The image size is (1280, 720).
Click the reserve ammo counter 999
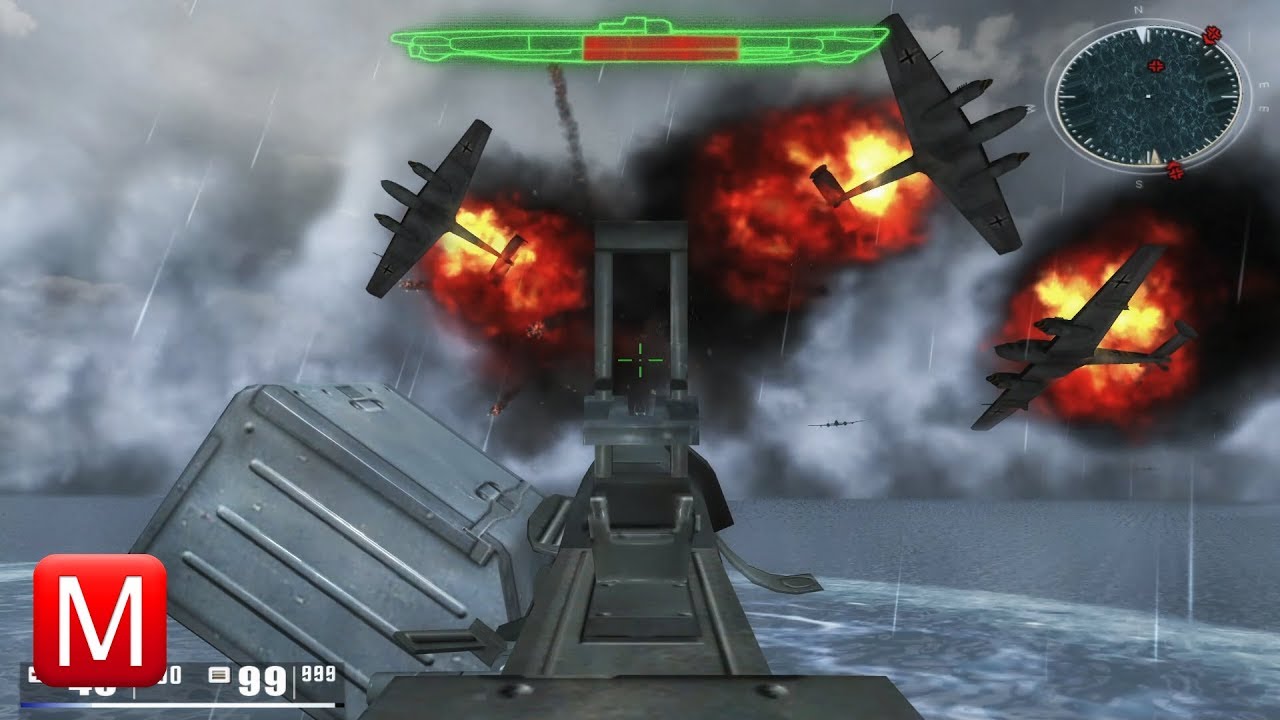(317, 672)
